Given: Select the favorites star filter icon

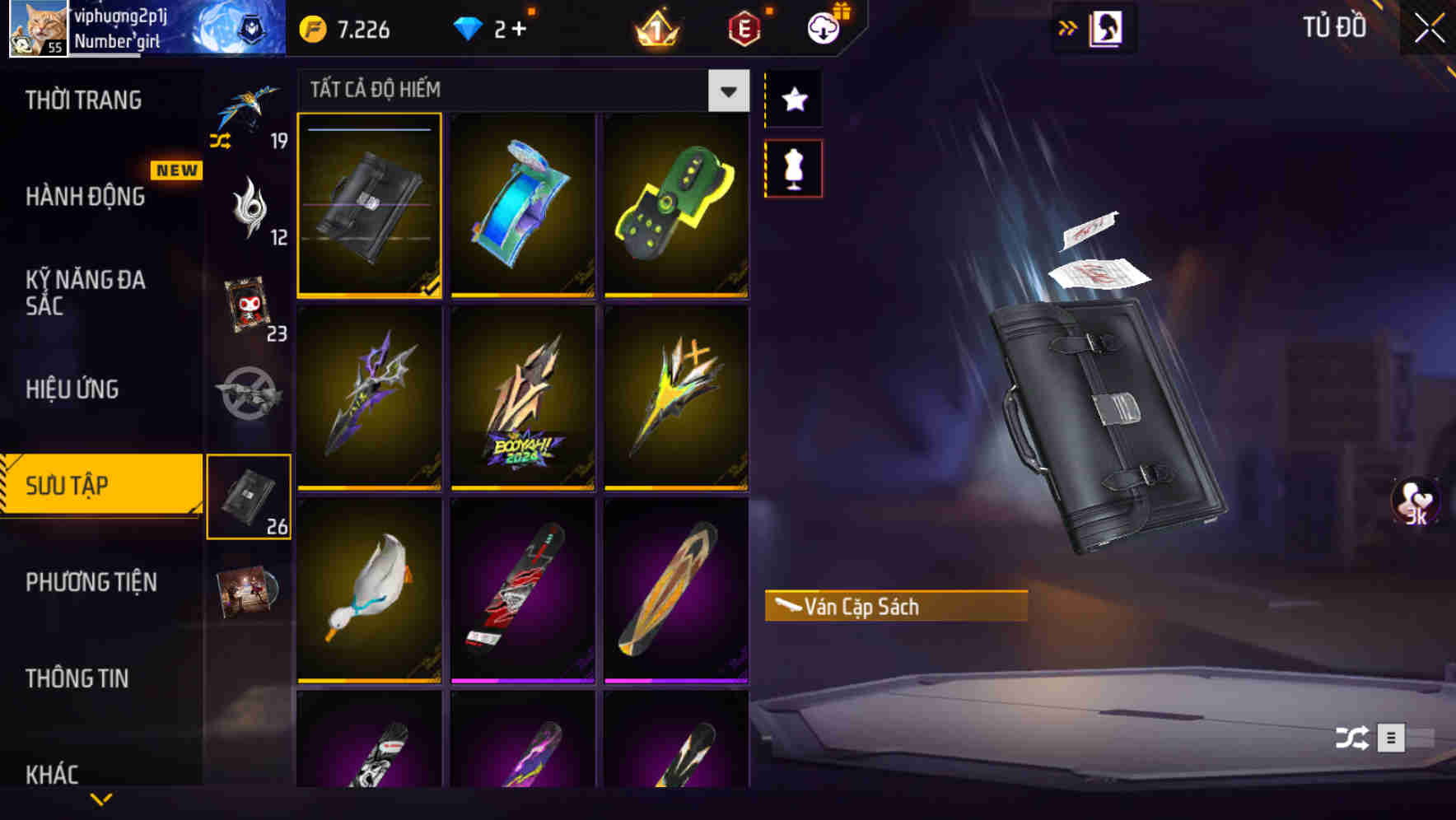Looking at the screenshot, I should 793,100.
